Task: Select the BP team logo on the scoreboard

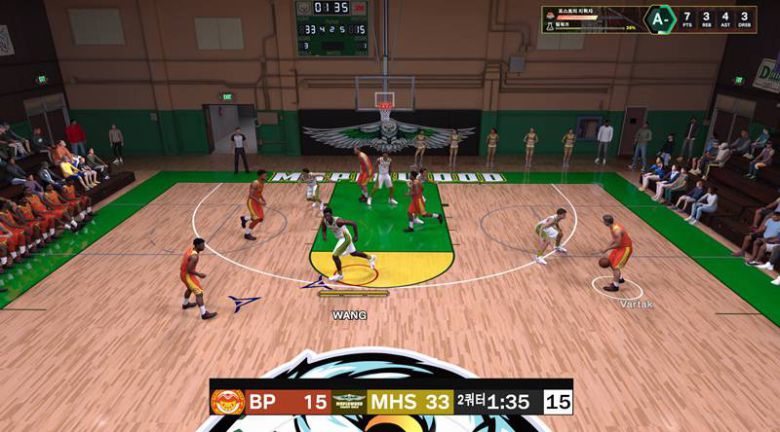Action: (x=227, y=402)
